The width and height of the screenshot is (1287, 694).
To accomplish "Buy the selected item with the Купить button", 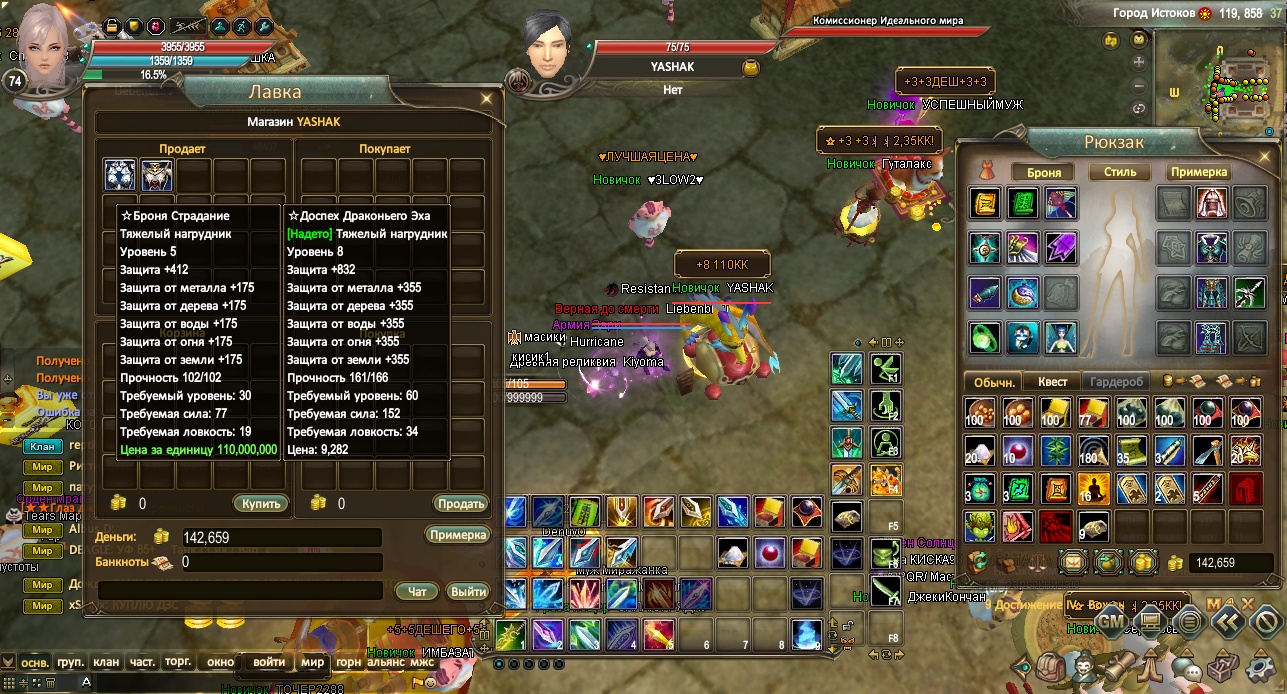I will point(262,503).
